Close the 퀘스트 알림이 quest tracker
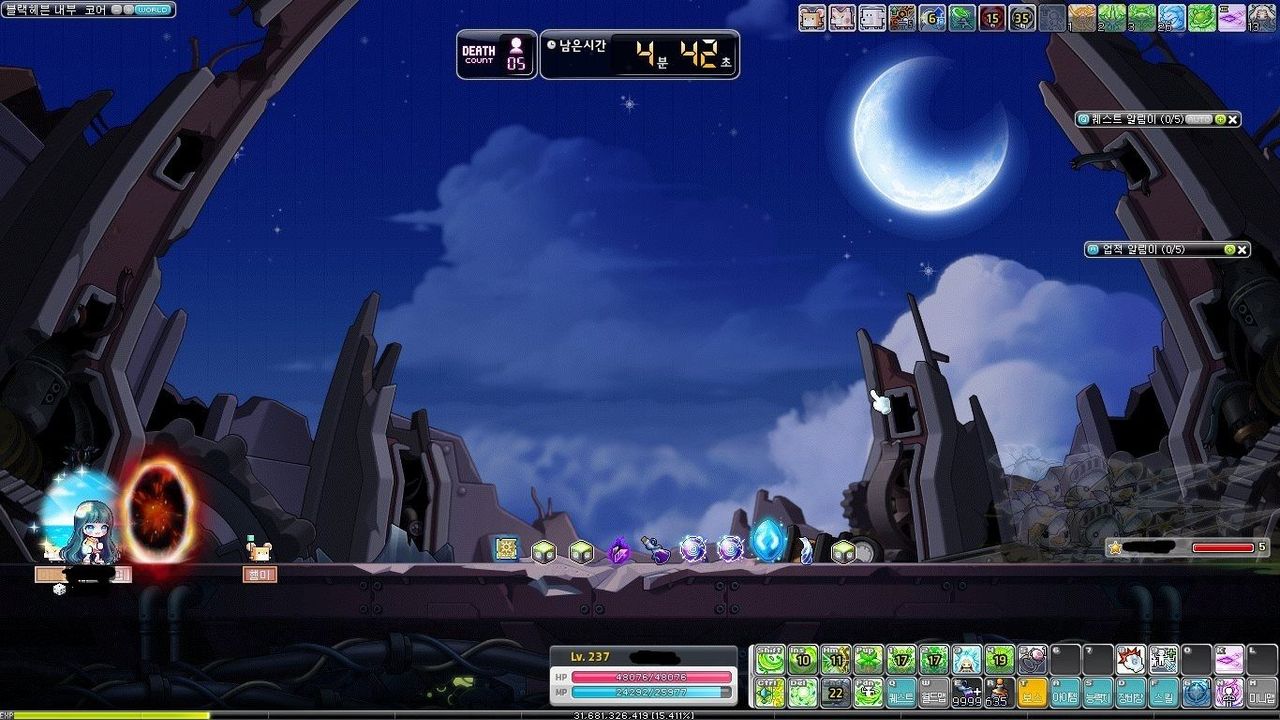Viewport: 1280px width, 720px height. (1233, 119)
